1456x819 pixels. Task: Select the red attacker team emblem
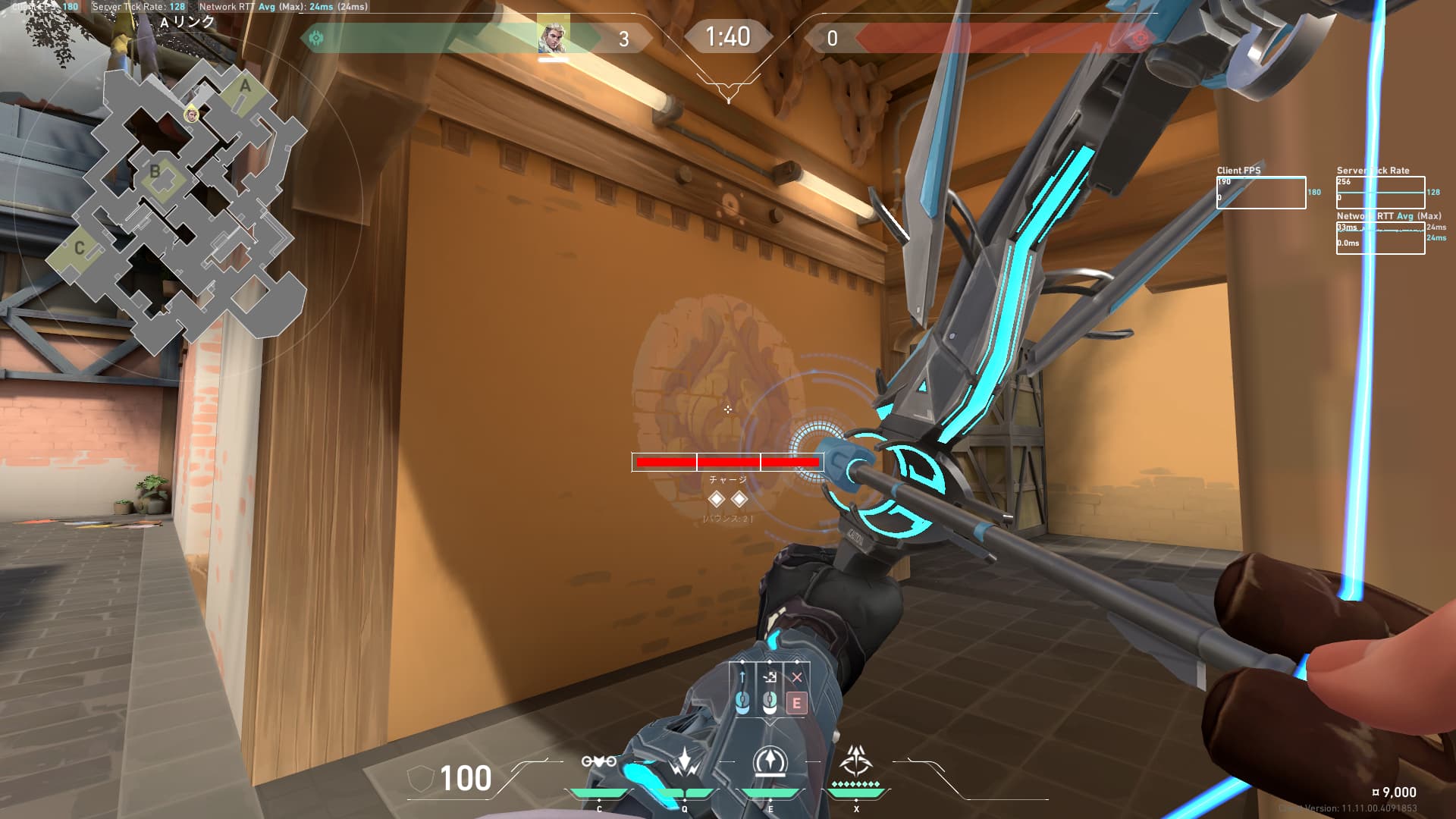[1138, 39]
